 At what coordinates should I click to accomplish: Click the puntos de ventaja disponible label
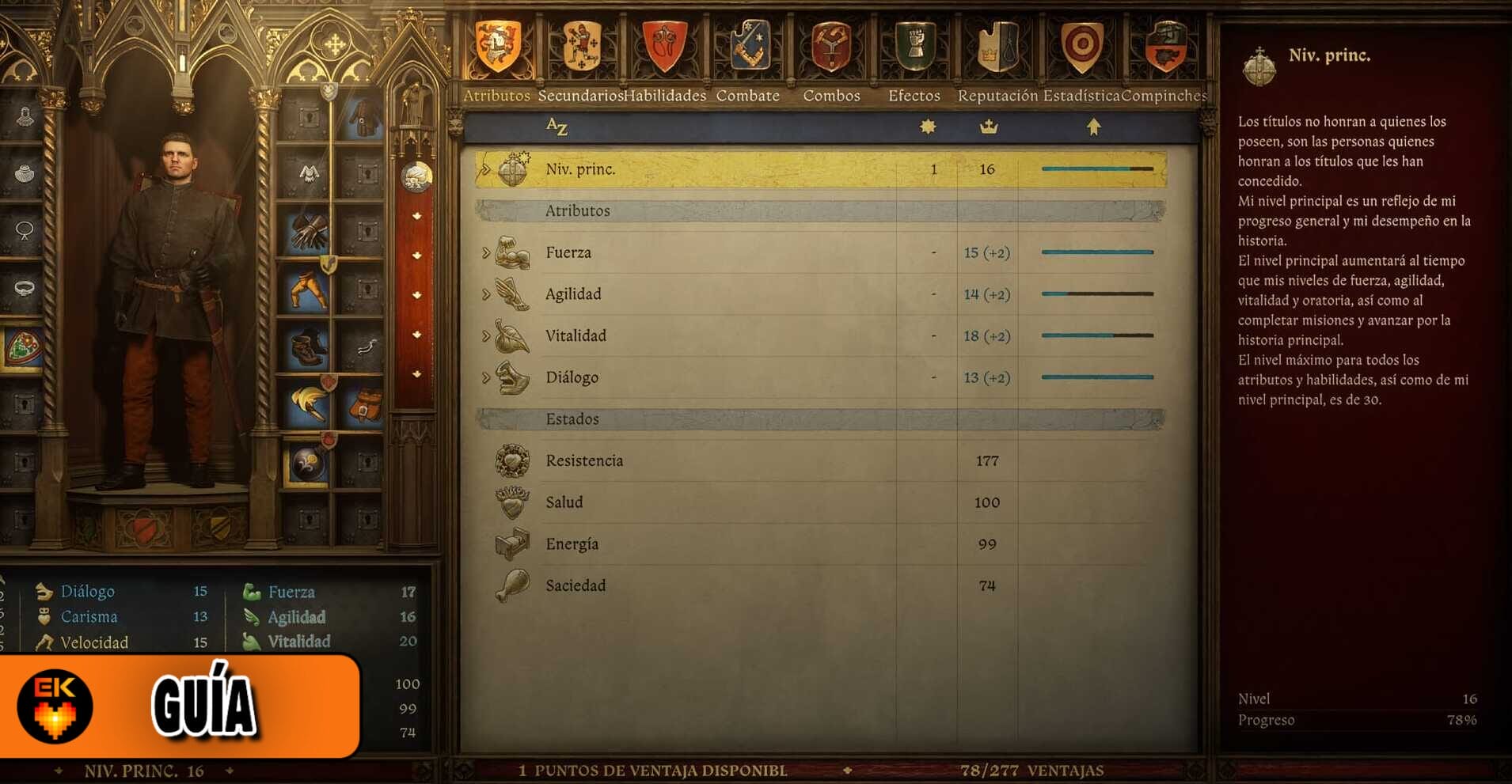[652, 769]
